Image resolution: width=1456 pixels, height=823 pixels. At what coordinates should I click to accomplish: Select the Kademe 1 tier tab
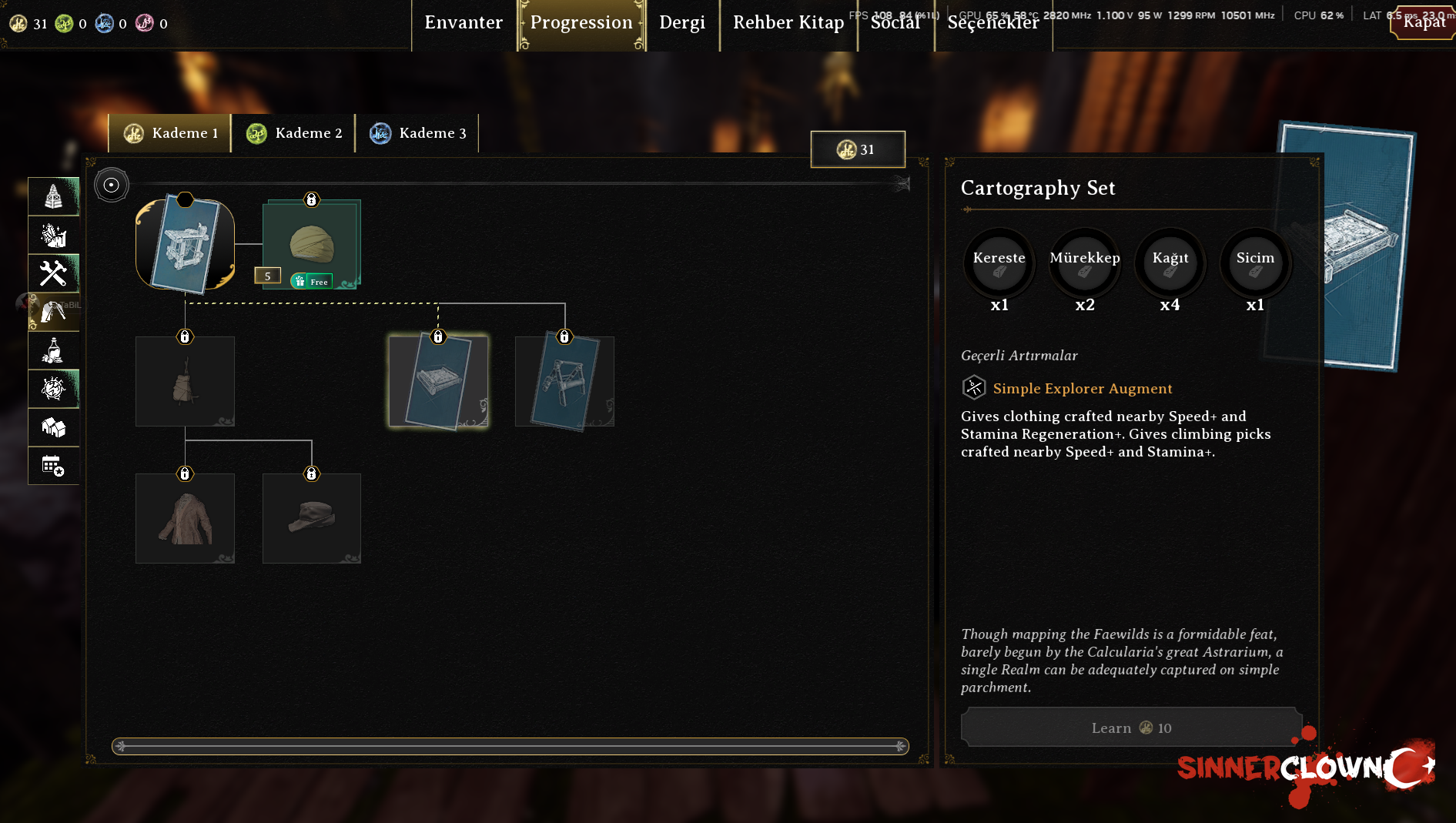pos(171,133)
